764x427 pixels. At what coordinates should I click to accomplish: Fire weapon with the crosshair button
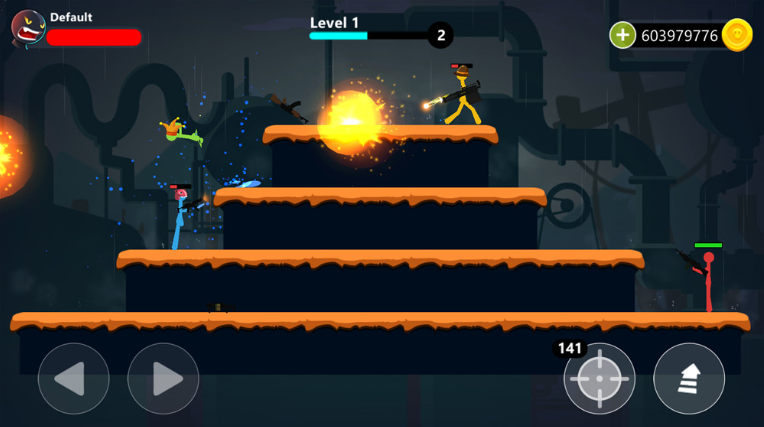[599, 379]
